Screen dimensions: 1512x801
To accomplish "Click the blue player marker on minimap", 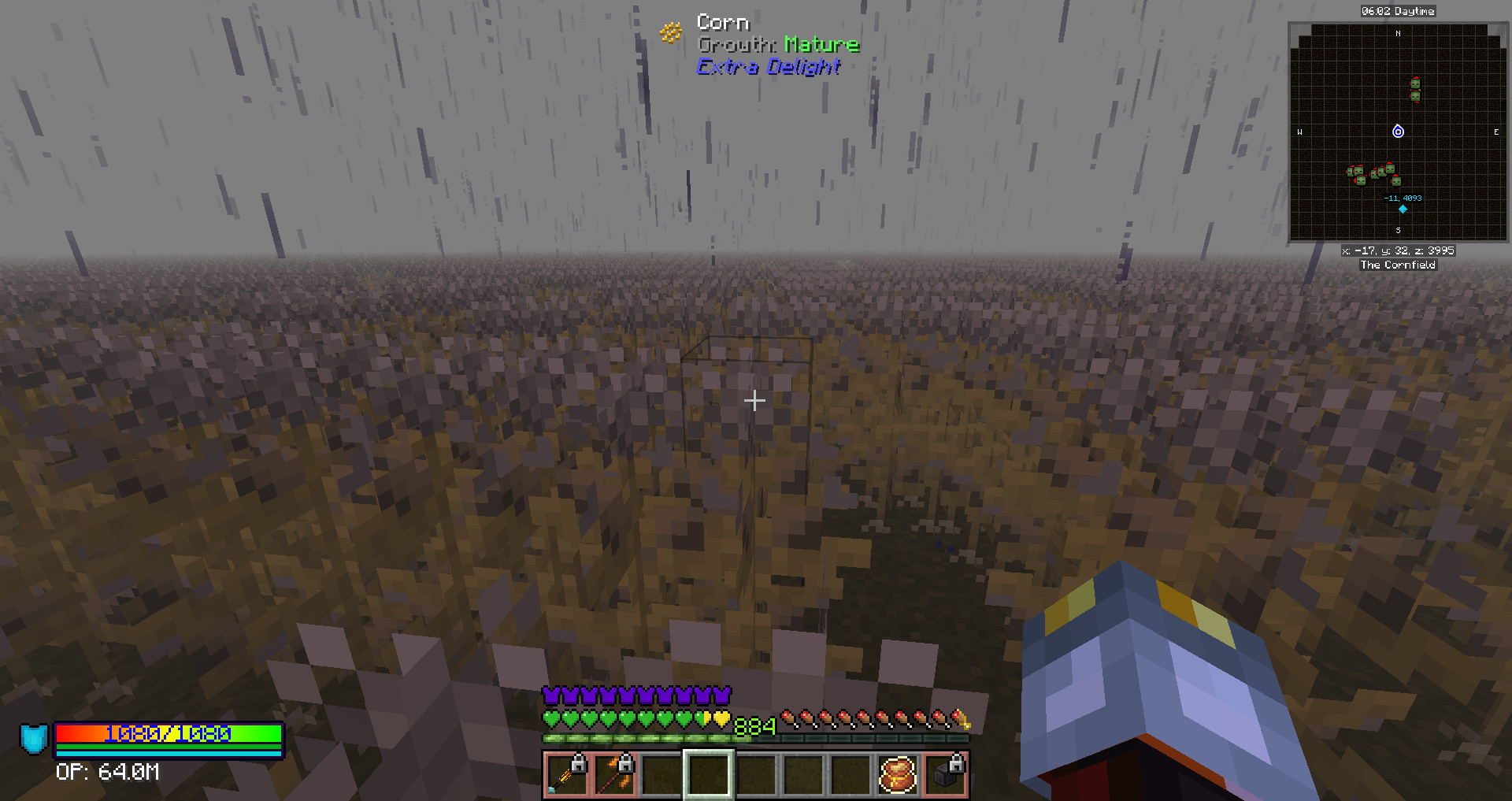I will 1398,132.
